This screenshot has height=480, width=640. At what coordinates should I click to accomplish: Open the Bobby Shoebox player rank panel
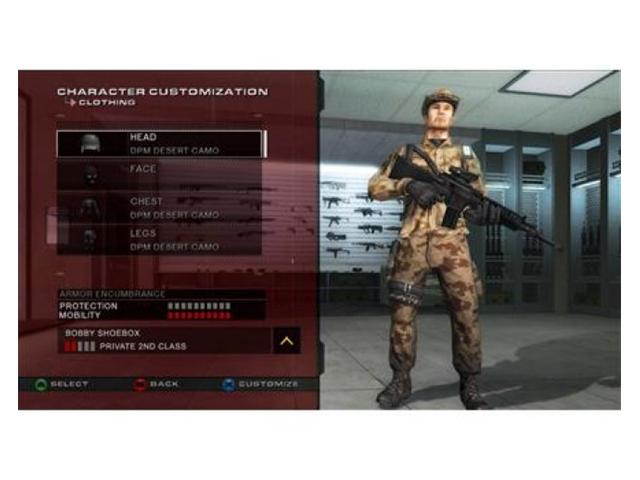tap(160, 340)
